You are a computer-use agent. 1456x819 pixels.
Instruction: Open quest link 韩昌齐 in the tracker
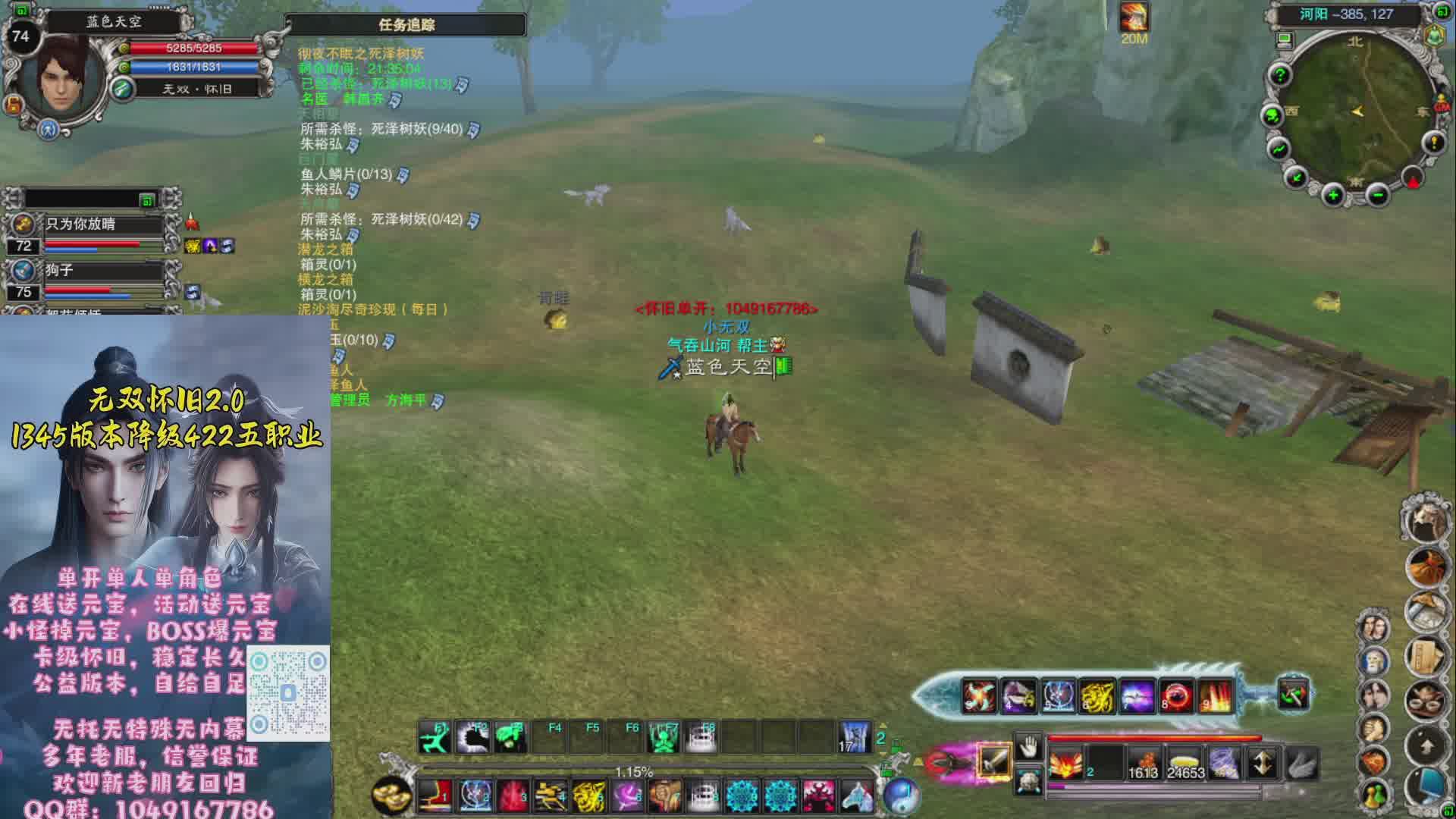(362, 99)
